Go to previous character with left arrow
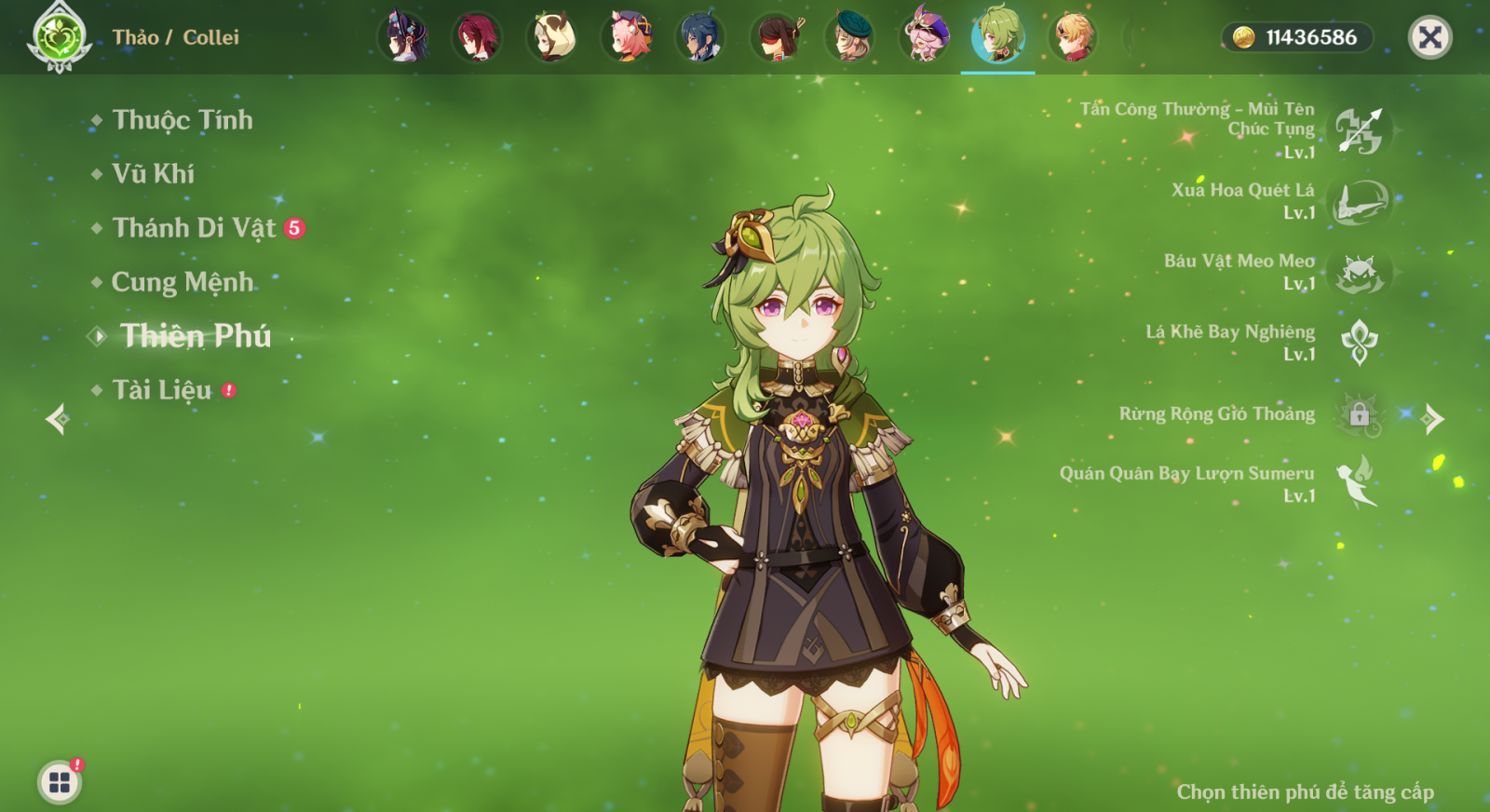The width and height of the screenshot is (1490, 812). 58,419
